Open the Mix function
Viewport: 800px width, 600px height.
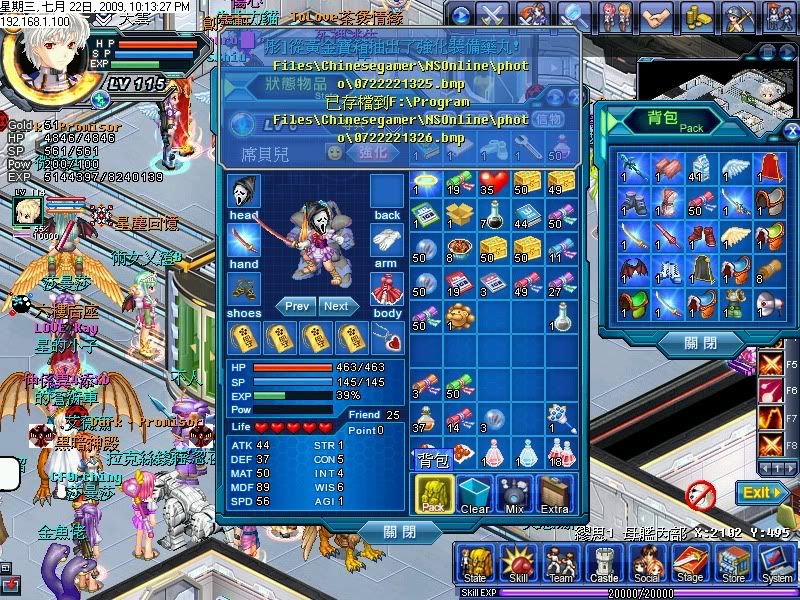pyautogui.click(x=515, y=494)
